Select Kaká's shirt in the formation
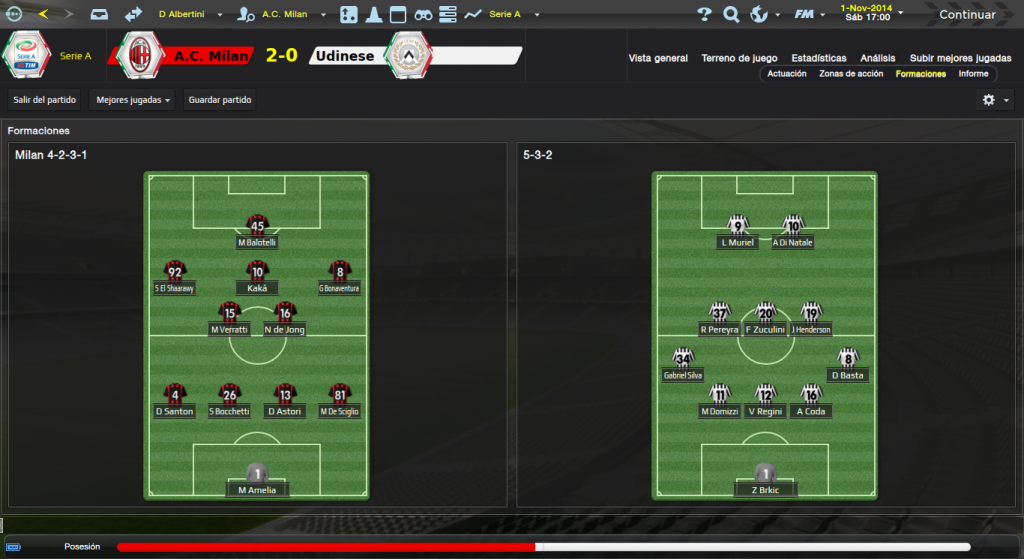The height and width of the screenshot is (559, 1024). (x=257, y=272)
